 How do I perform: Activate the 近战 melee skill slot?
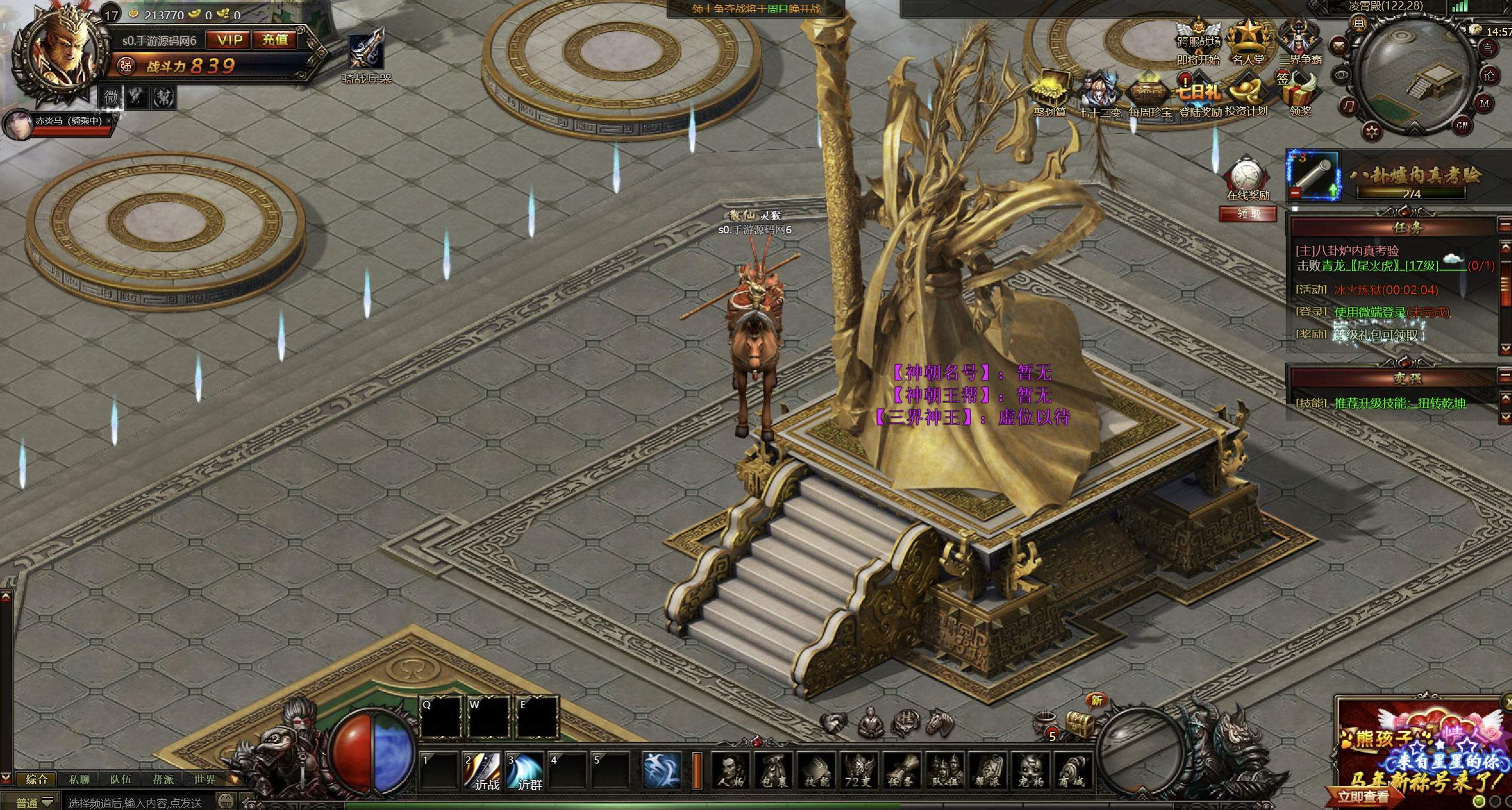click(x=483, y=771)
